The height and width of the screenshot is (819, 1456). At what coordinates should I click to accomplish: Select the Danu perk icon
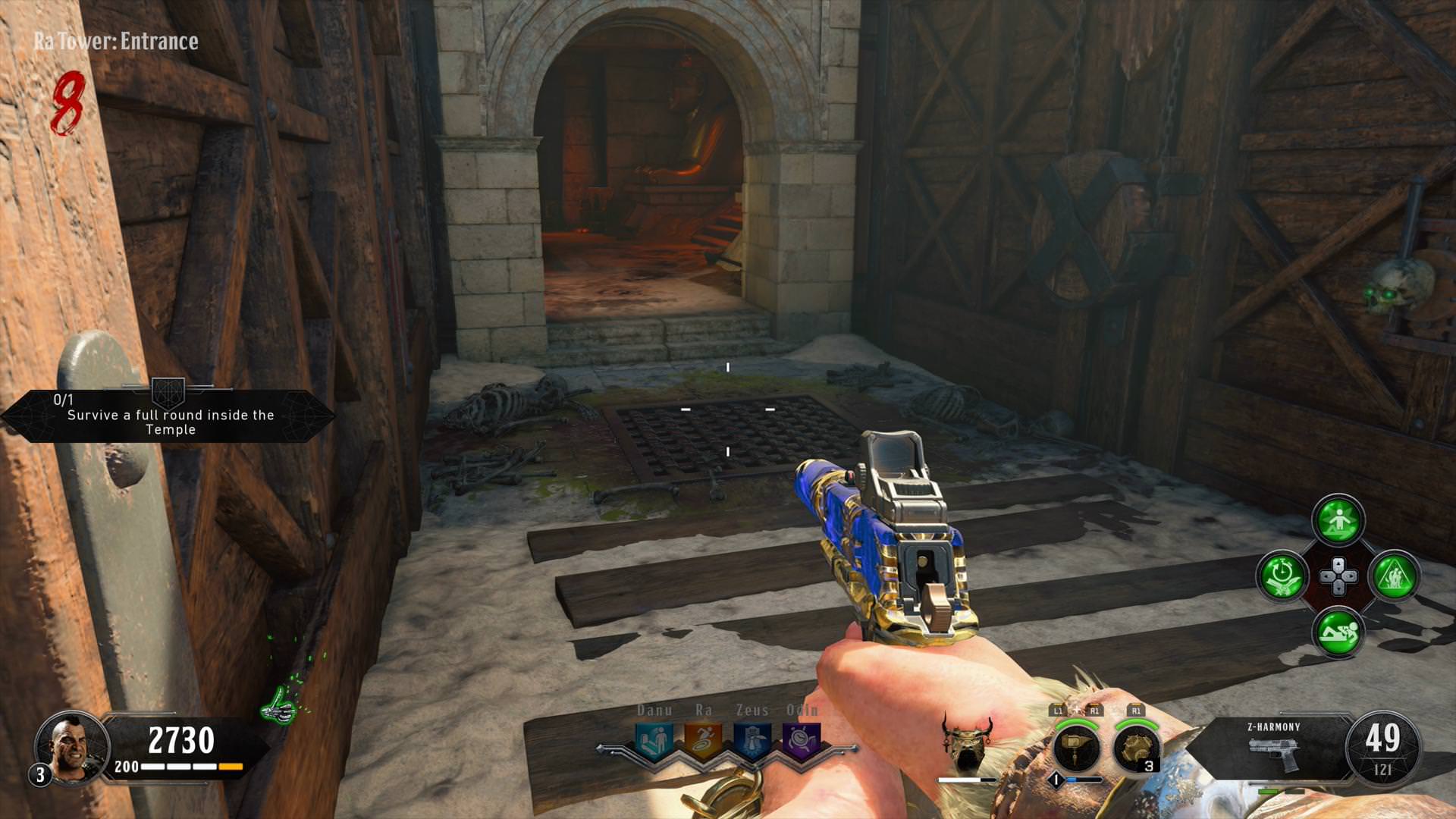tap(654, 741)
